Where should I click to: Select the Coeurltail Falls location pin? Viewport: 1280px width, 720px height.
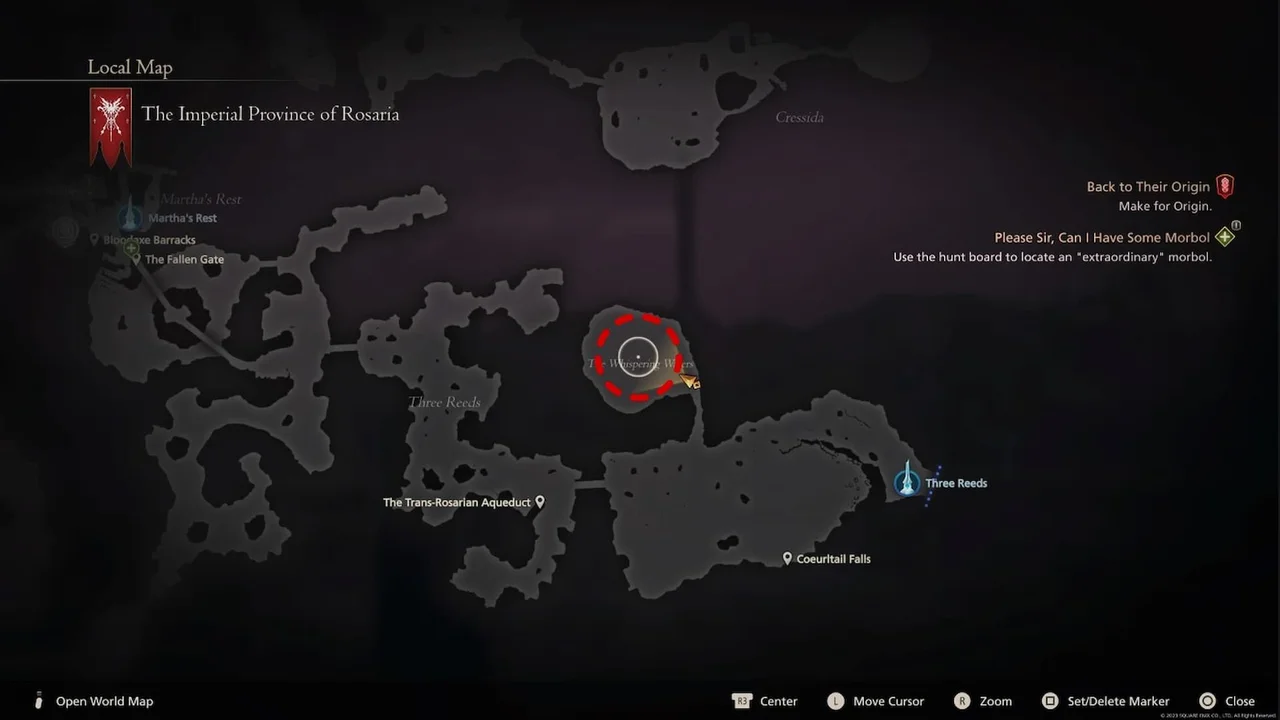(x=788, y=558)
